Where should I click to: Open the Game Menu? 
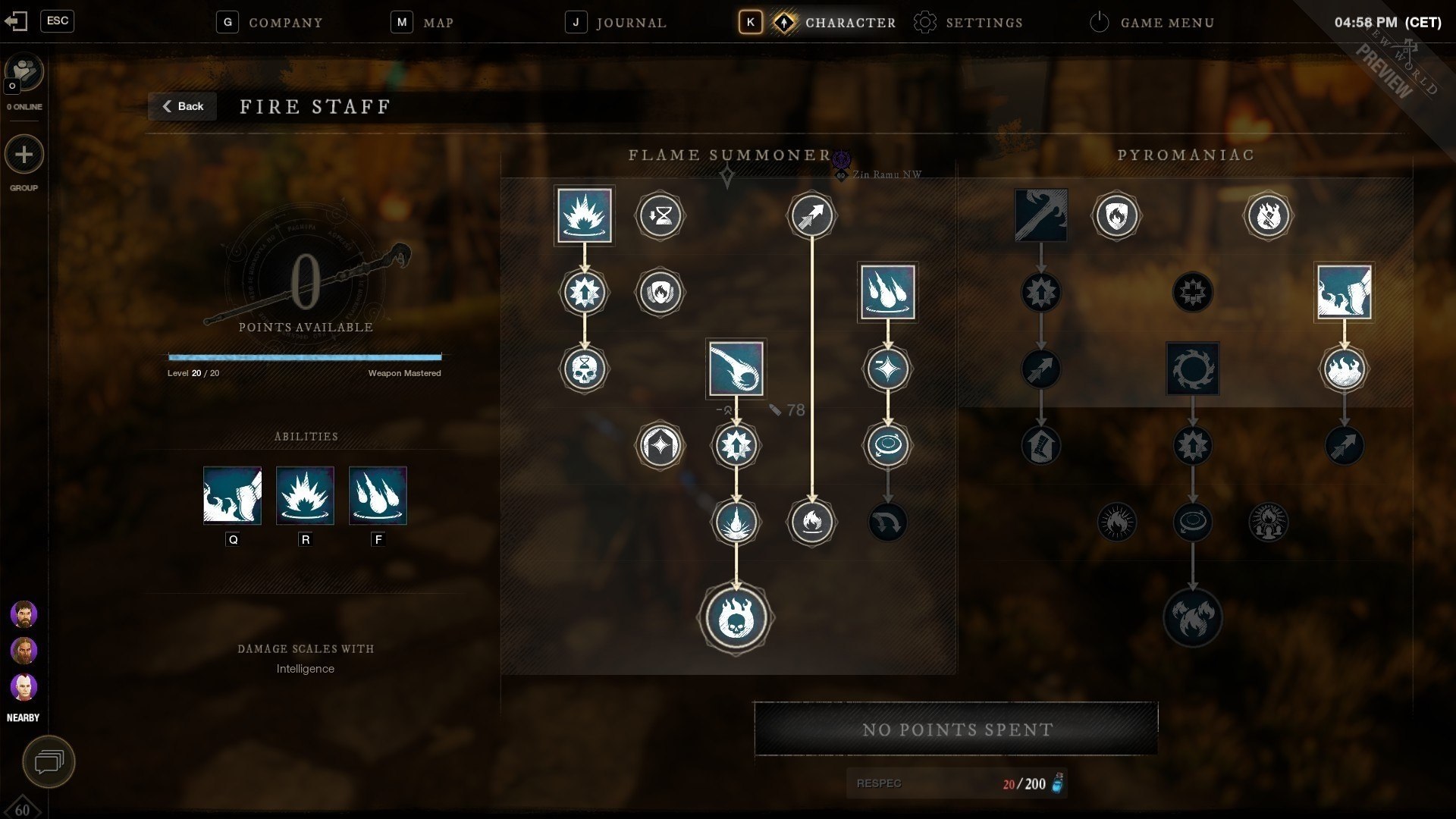[1152, 23]
